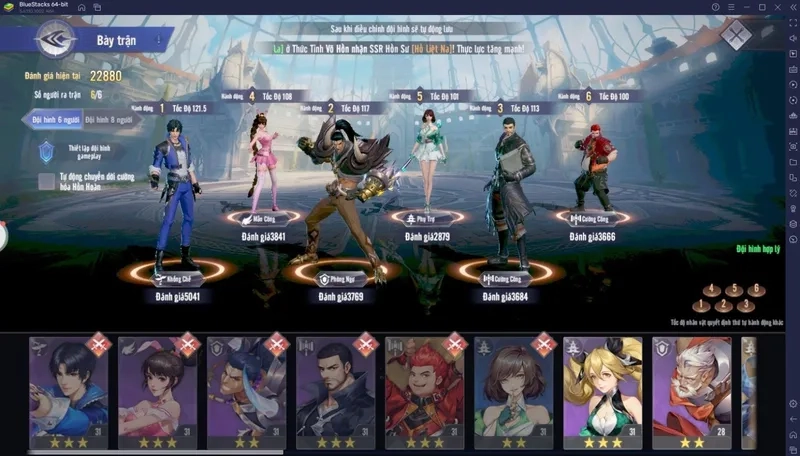Toggle the Tự động chuyển đổi checkbox
Screen dimensions: 800x456
click(46, 181)
